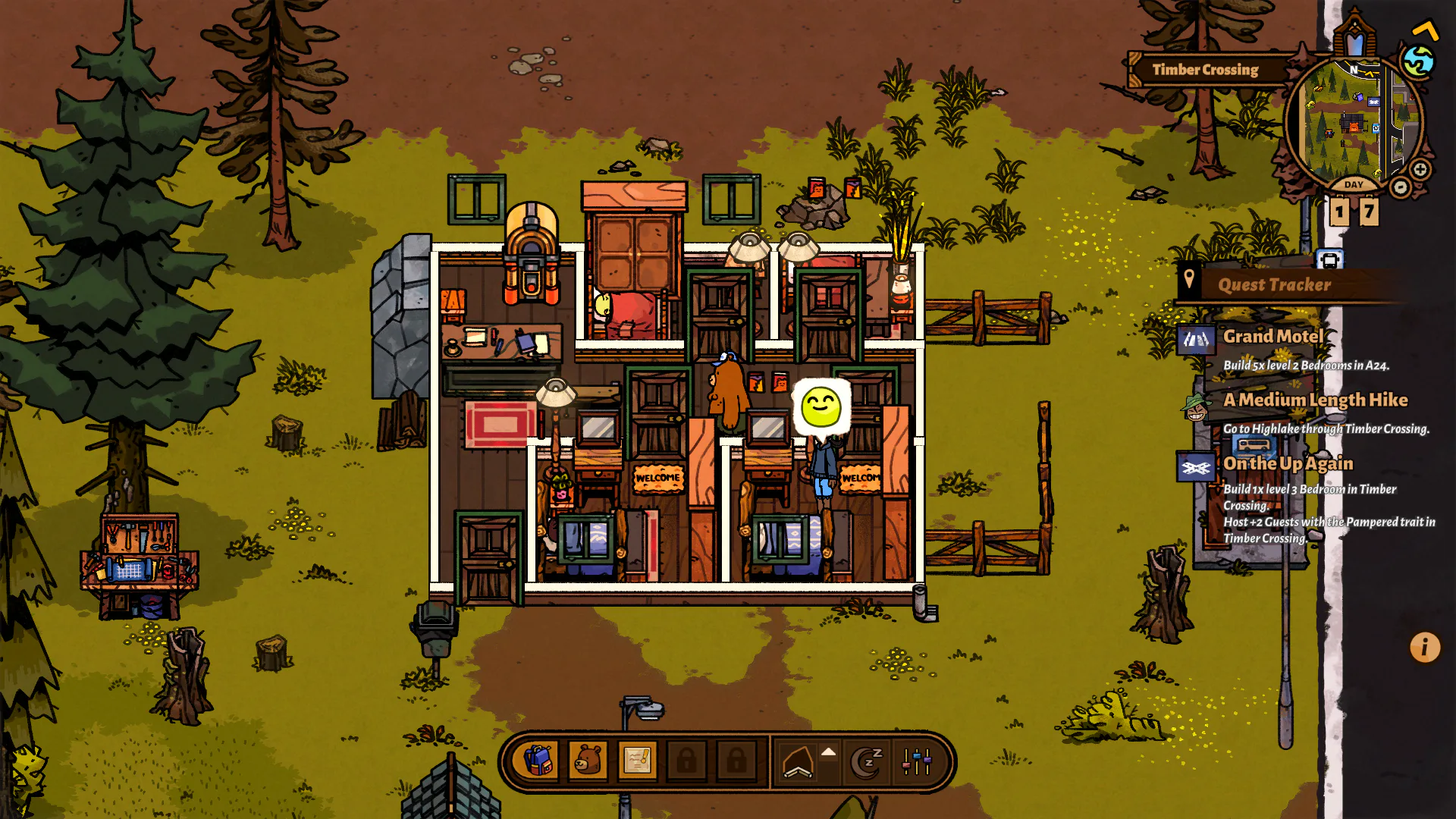
Task: Click the circular minimap
Action: 1348,121
